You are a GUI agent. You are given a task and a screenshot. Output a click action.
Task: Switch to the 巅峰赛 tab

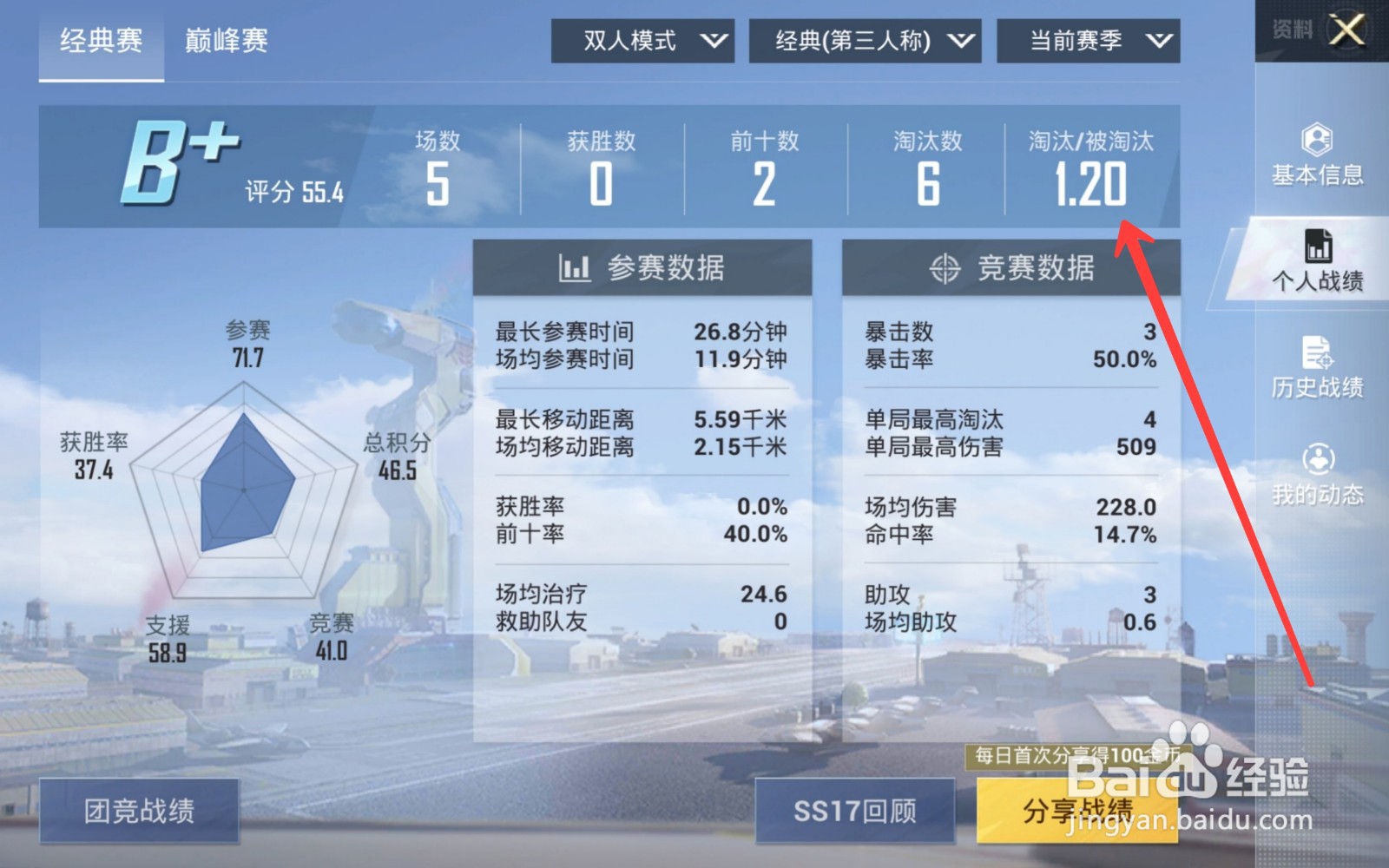point(226,40)
